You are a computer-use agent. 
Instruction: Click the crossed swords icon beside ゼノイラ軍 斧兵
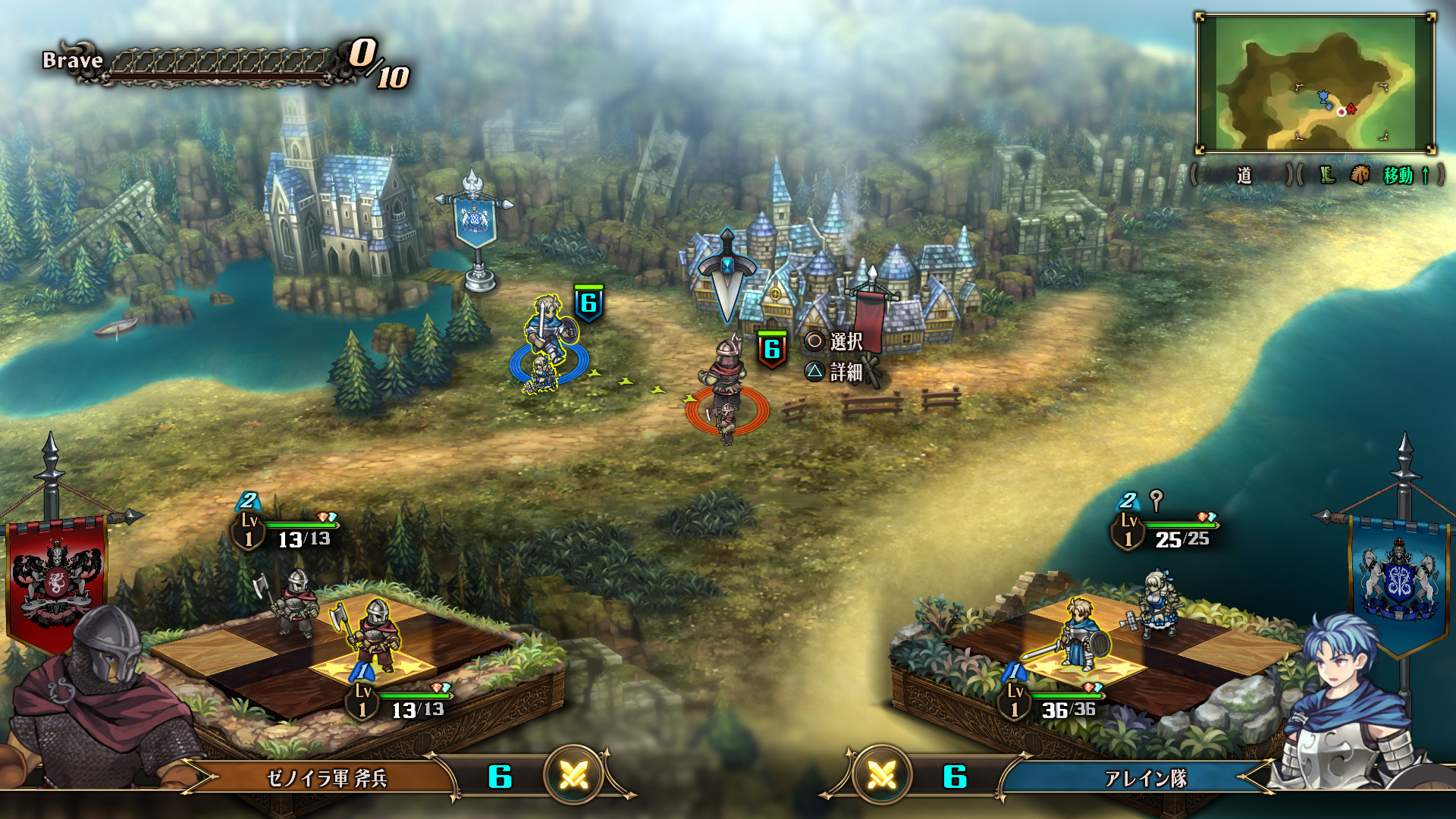574,775
